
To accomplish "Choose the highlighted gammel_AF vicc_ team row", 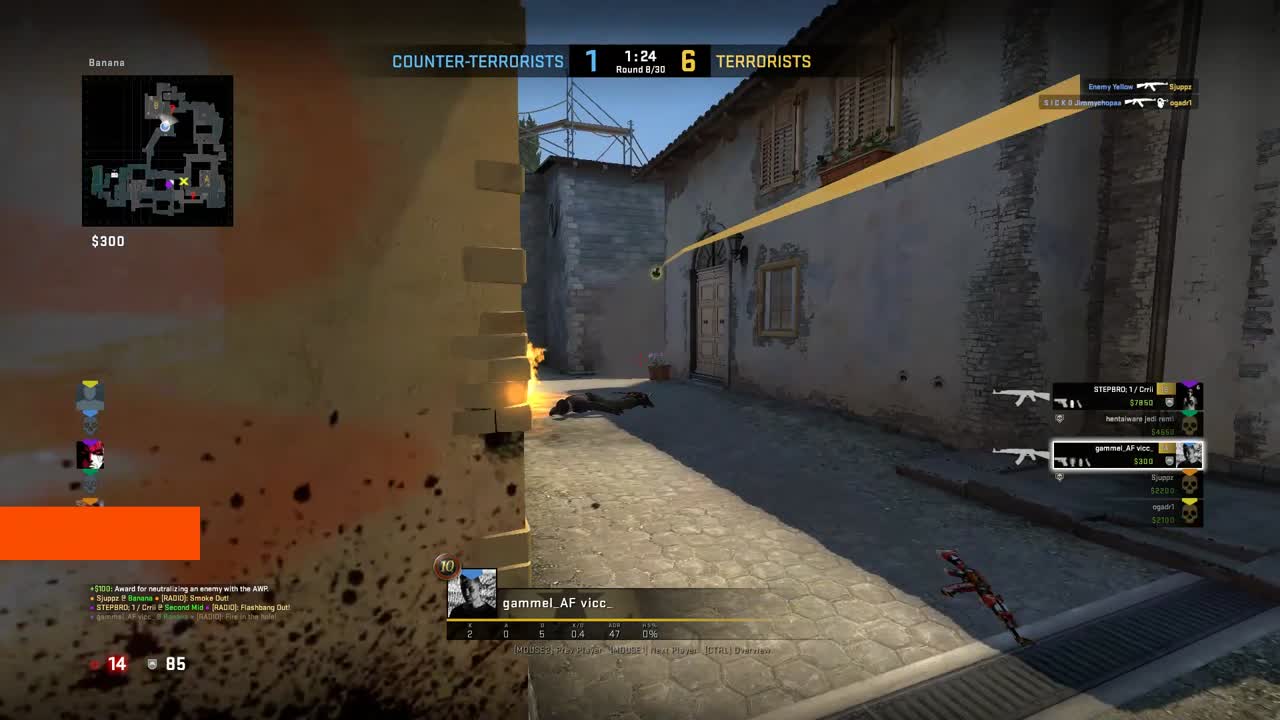I will point(1127,455).
